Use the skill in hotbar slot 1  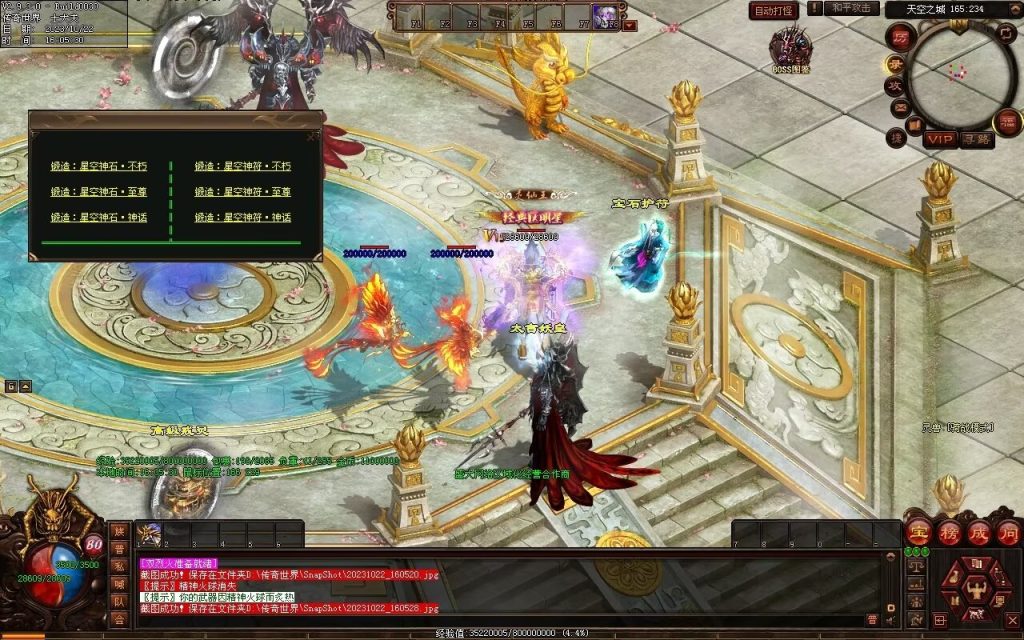(149, 534)
